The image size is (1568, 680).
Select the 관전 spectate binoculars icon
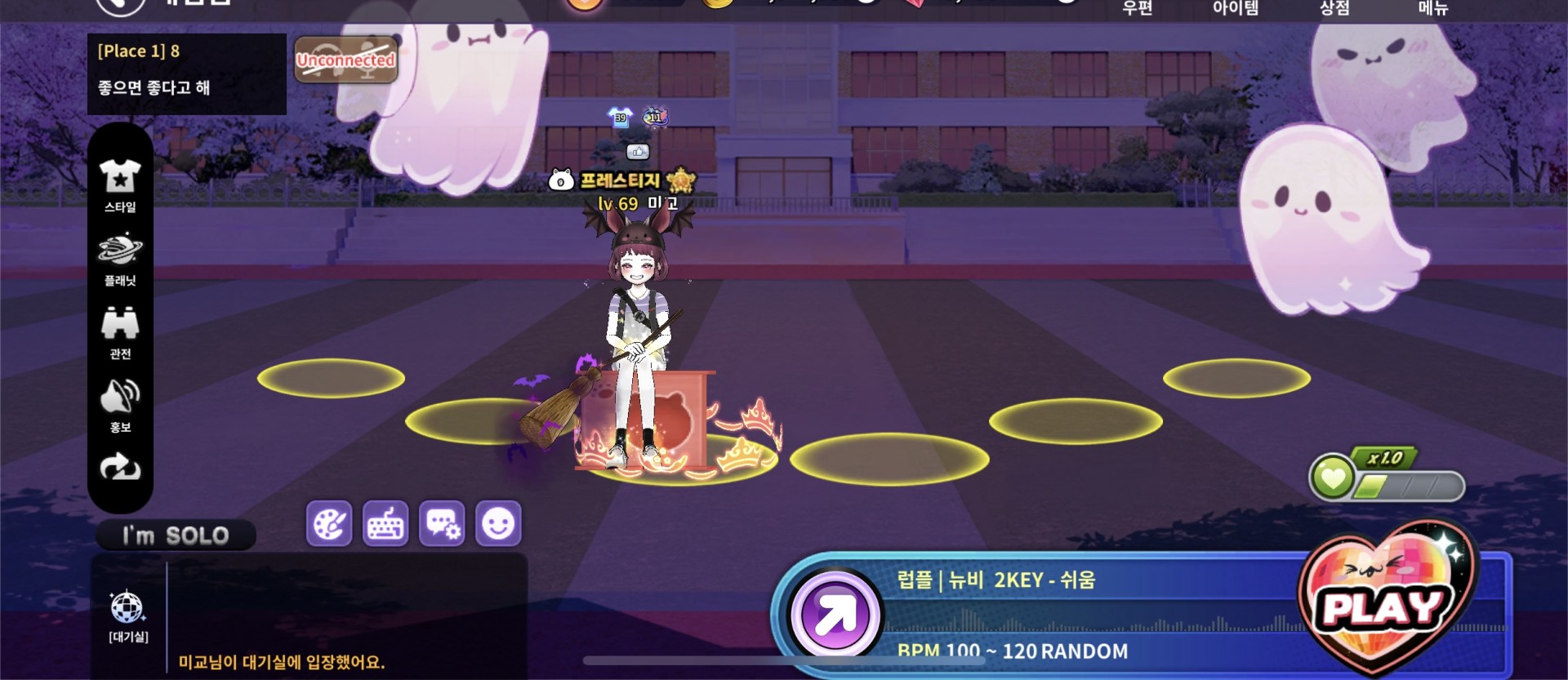click(x=120, y=332)
